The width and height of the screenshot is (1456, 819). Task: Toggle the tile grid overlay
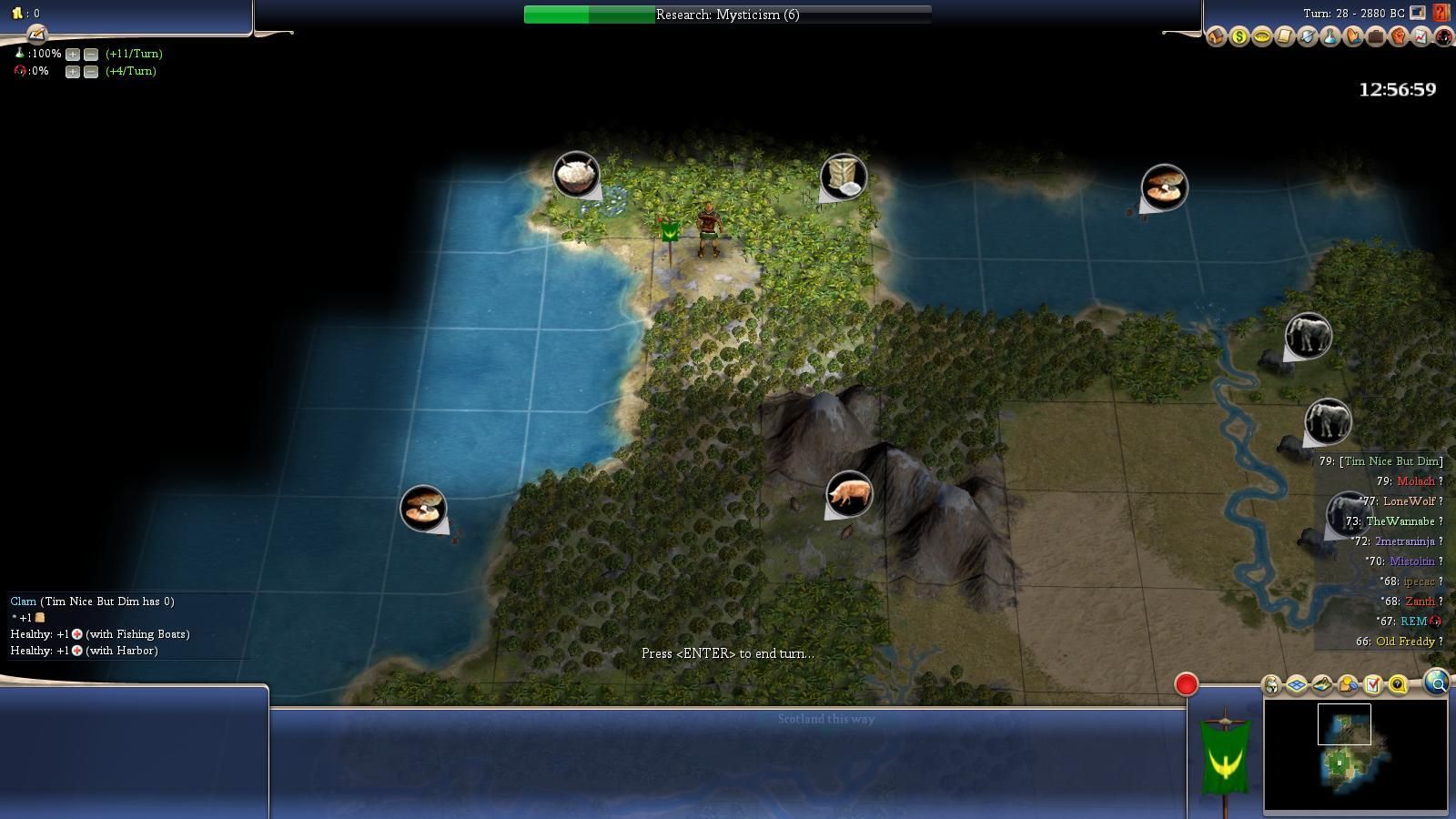1297,684
